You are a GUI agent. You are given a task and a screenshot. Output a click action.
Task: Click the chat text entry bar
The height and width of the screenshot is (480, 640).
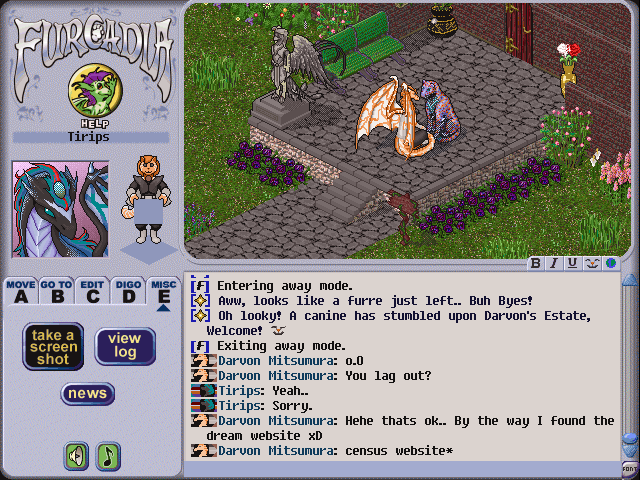pos(400,467)
